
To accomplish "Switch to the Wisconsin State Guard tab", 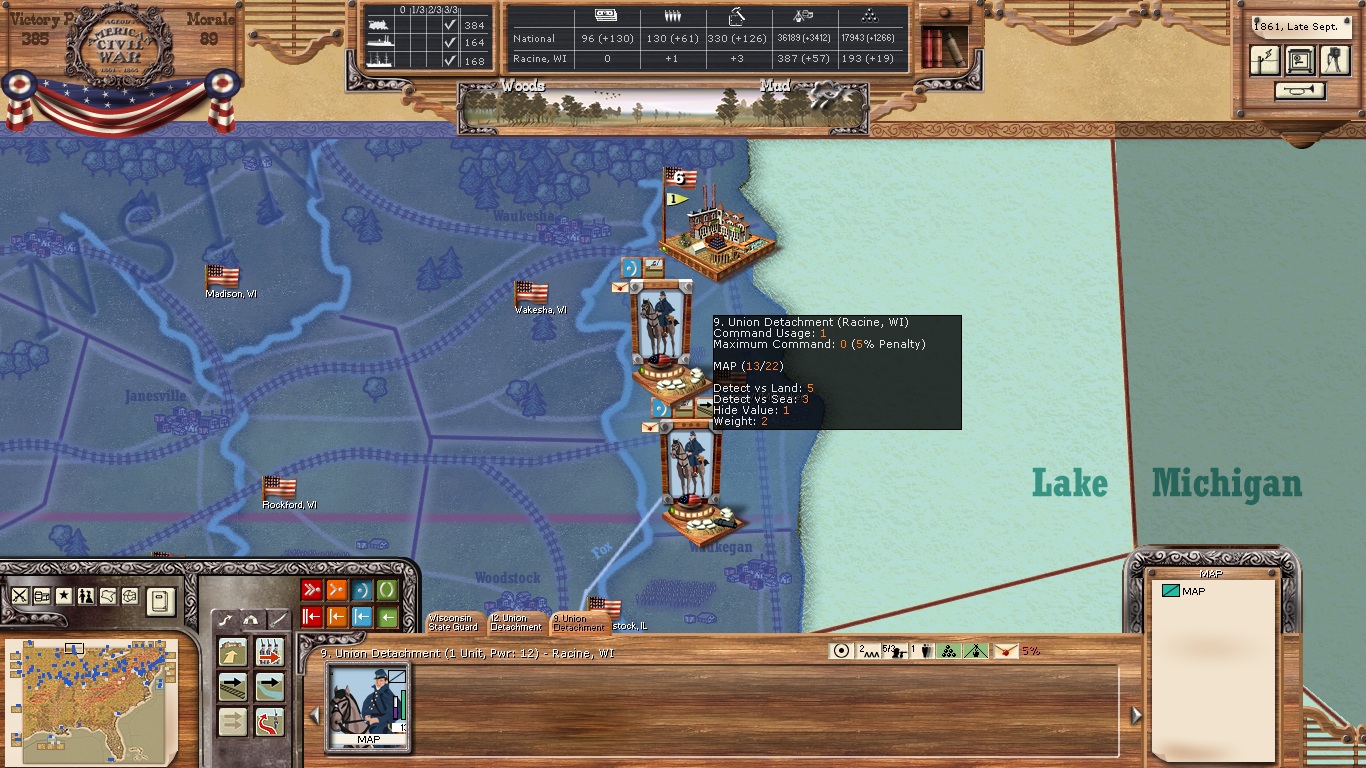I will click(453, 622).
